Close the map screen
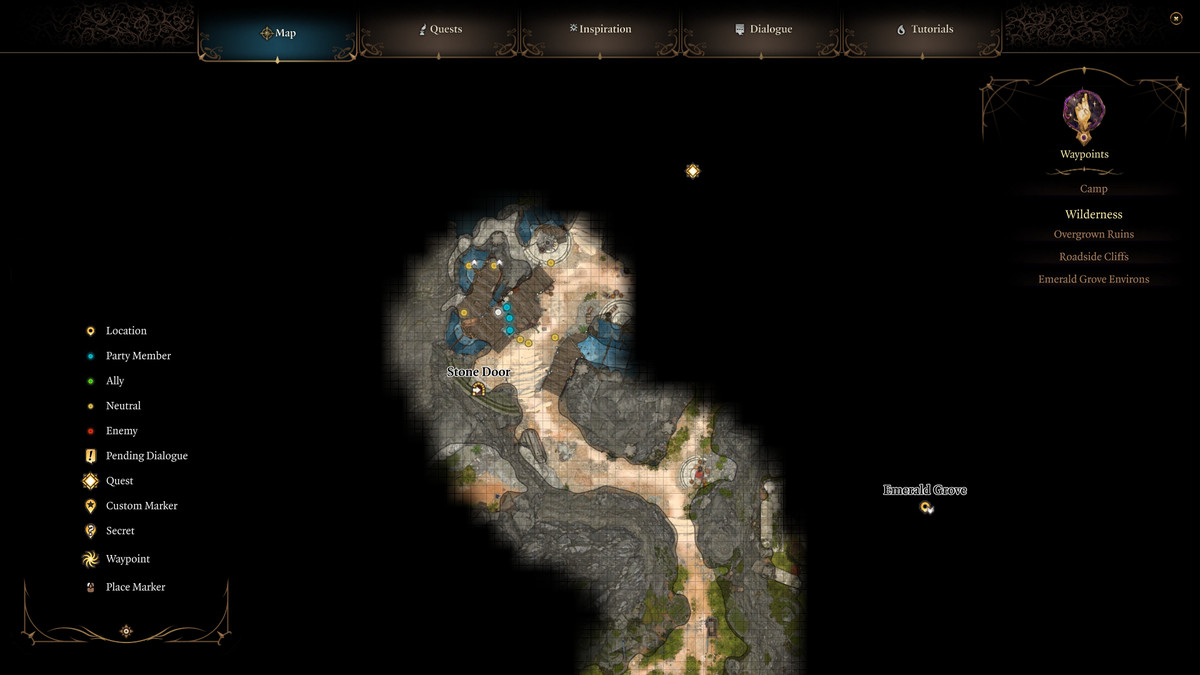1200x675 pixels. (1176, 18)
